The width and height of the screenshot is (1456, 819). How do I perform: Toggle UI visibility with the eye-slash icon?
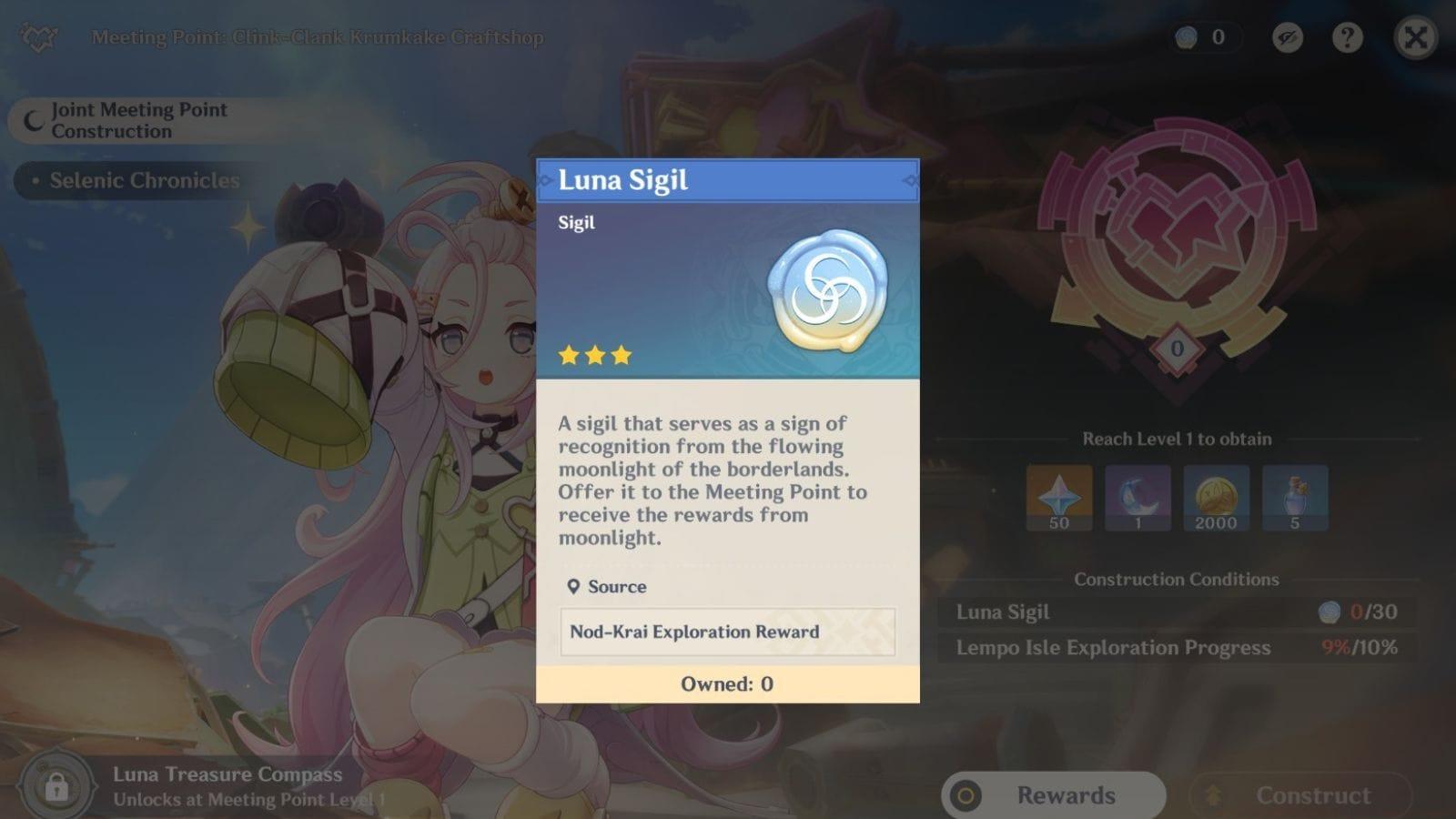[1288, 37]
